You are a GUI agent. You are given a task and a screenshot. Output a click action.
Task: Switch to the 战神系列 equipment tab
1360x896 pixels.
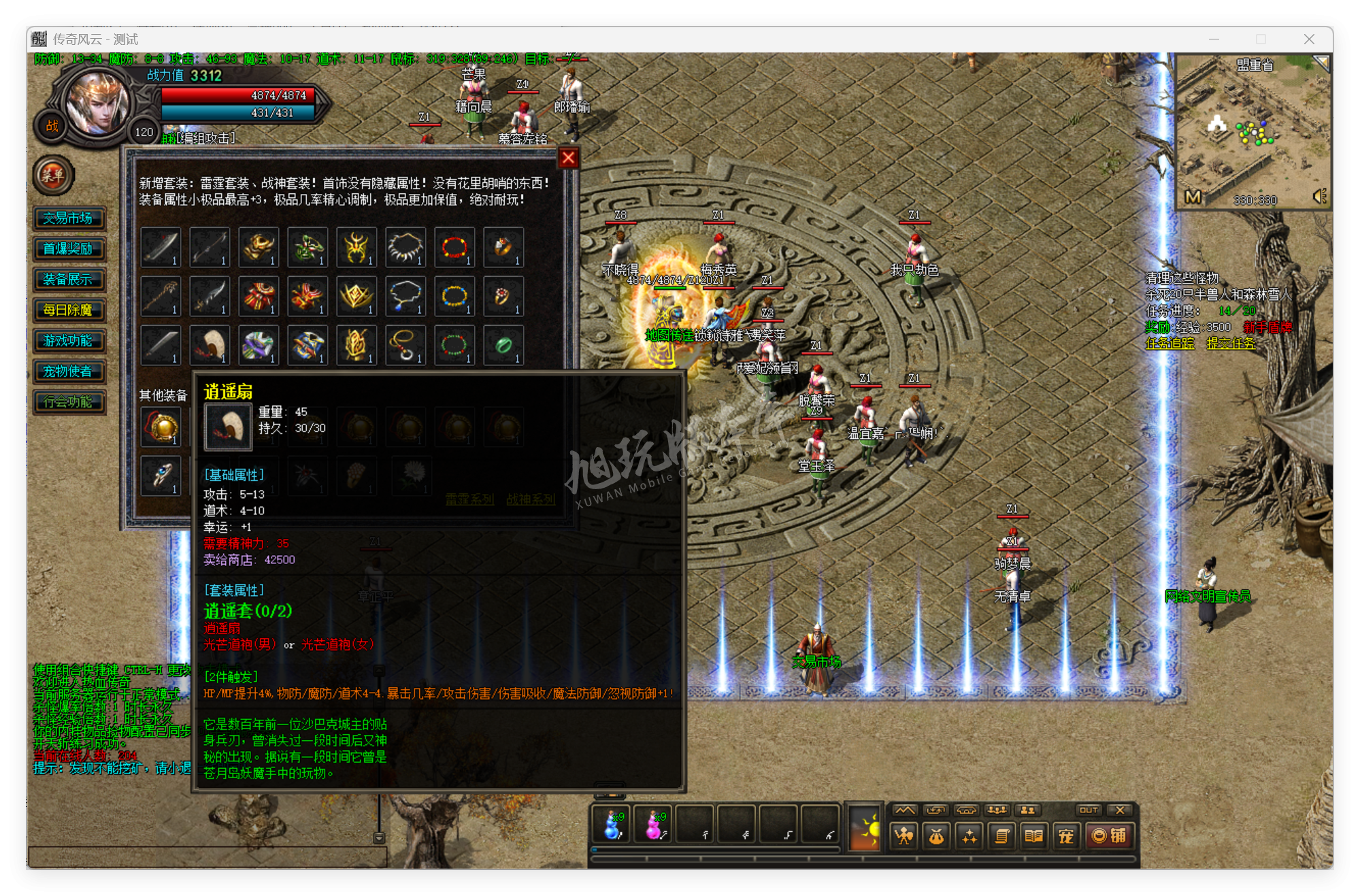pyautogui.click(x=530, y=498)
